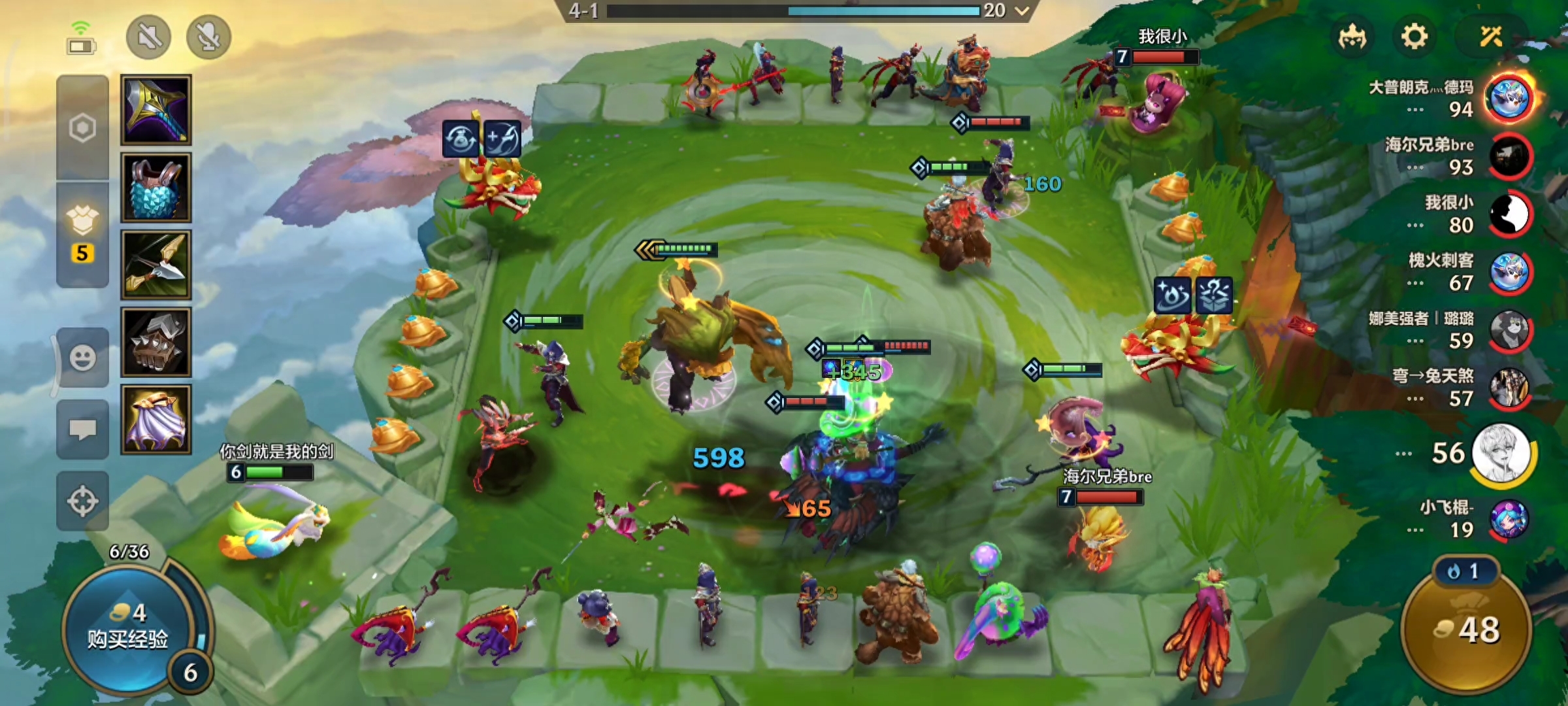Screen dimensions: 1568x706
Task: Select the purple cloak item slot
Action: point(156,419)
